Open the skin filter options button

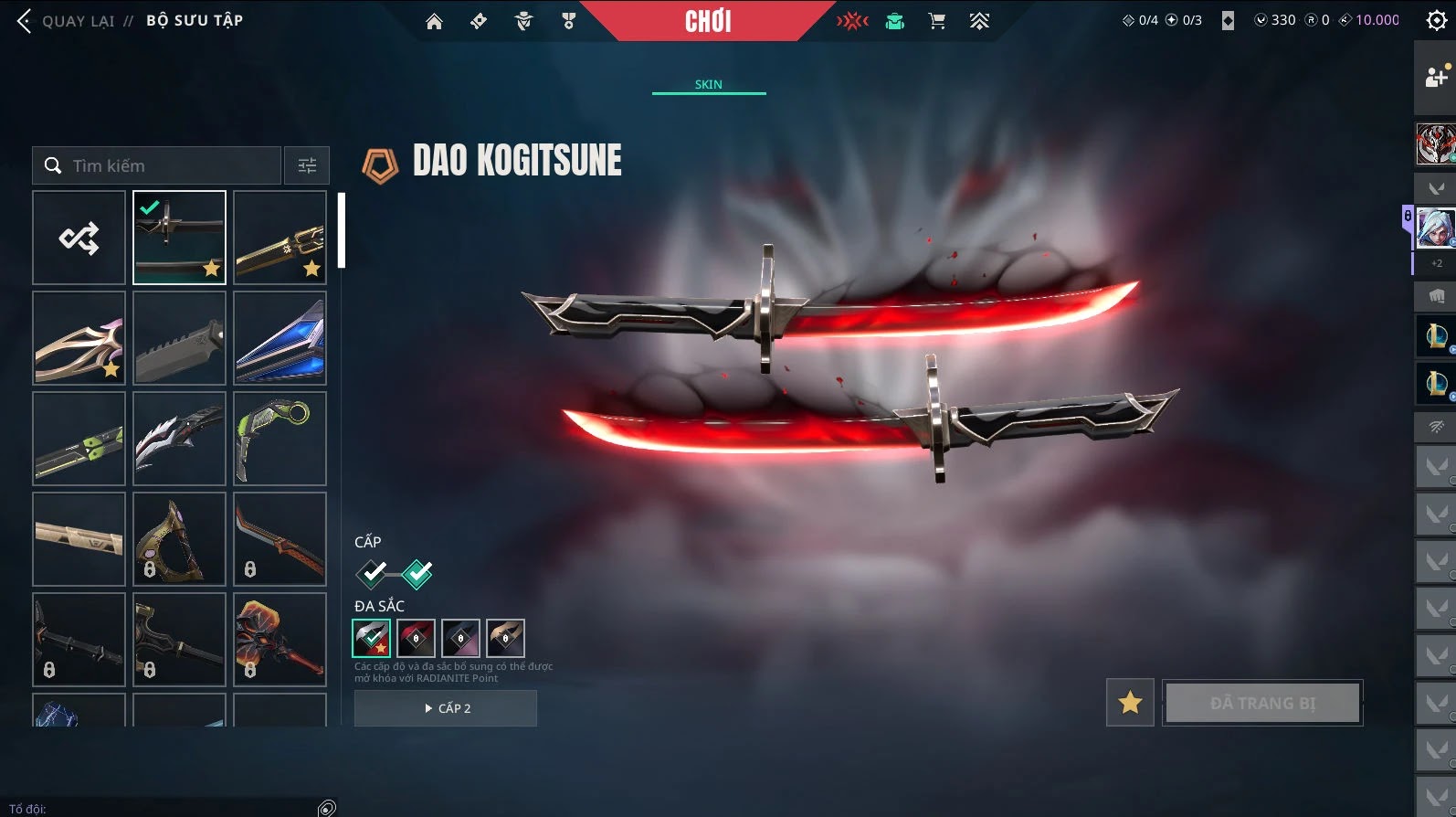(x=307, y=165)
